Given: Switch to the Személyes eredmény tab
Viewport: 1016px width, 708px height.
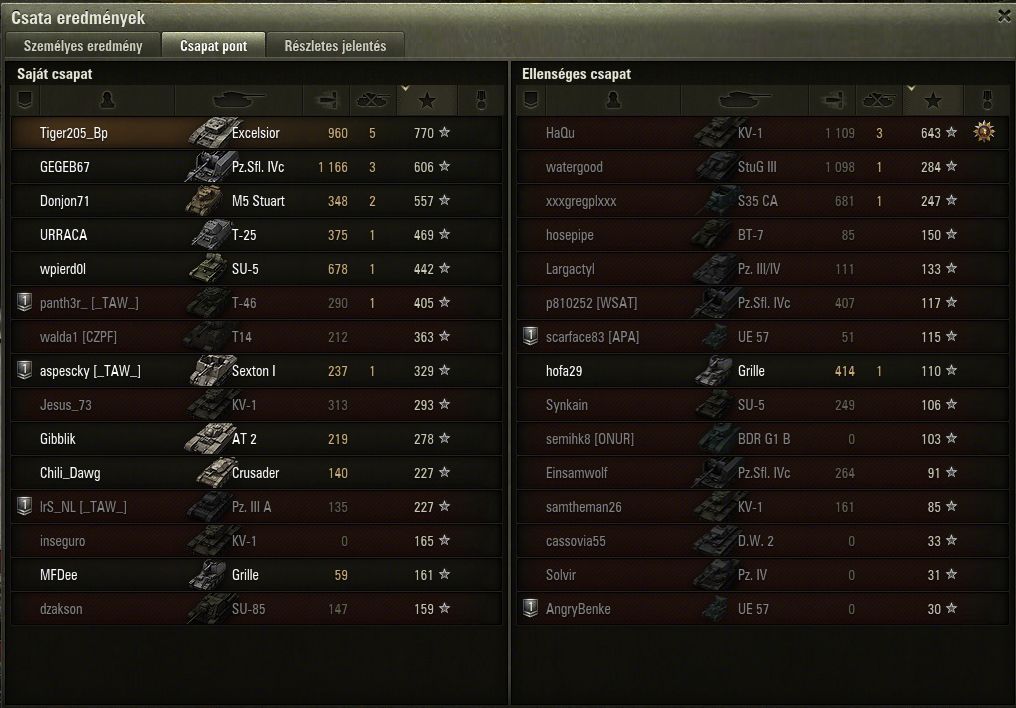Looking at the screenshot, I should pos(83,46).
